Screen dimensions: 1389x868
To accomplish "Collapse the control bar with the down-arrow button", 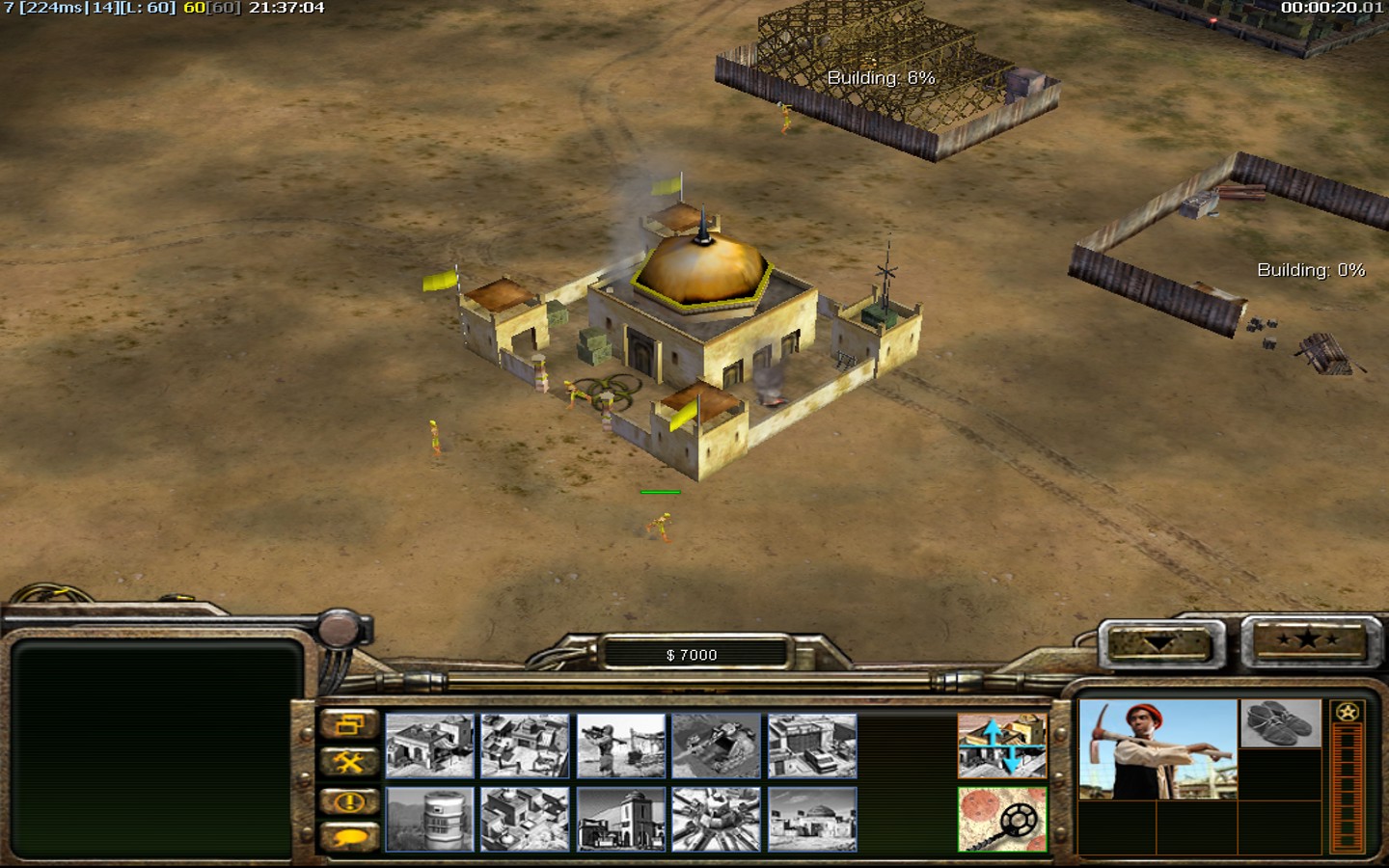I will coord(1159,643).
